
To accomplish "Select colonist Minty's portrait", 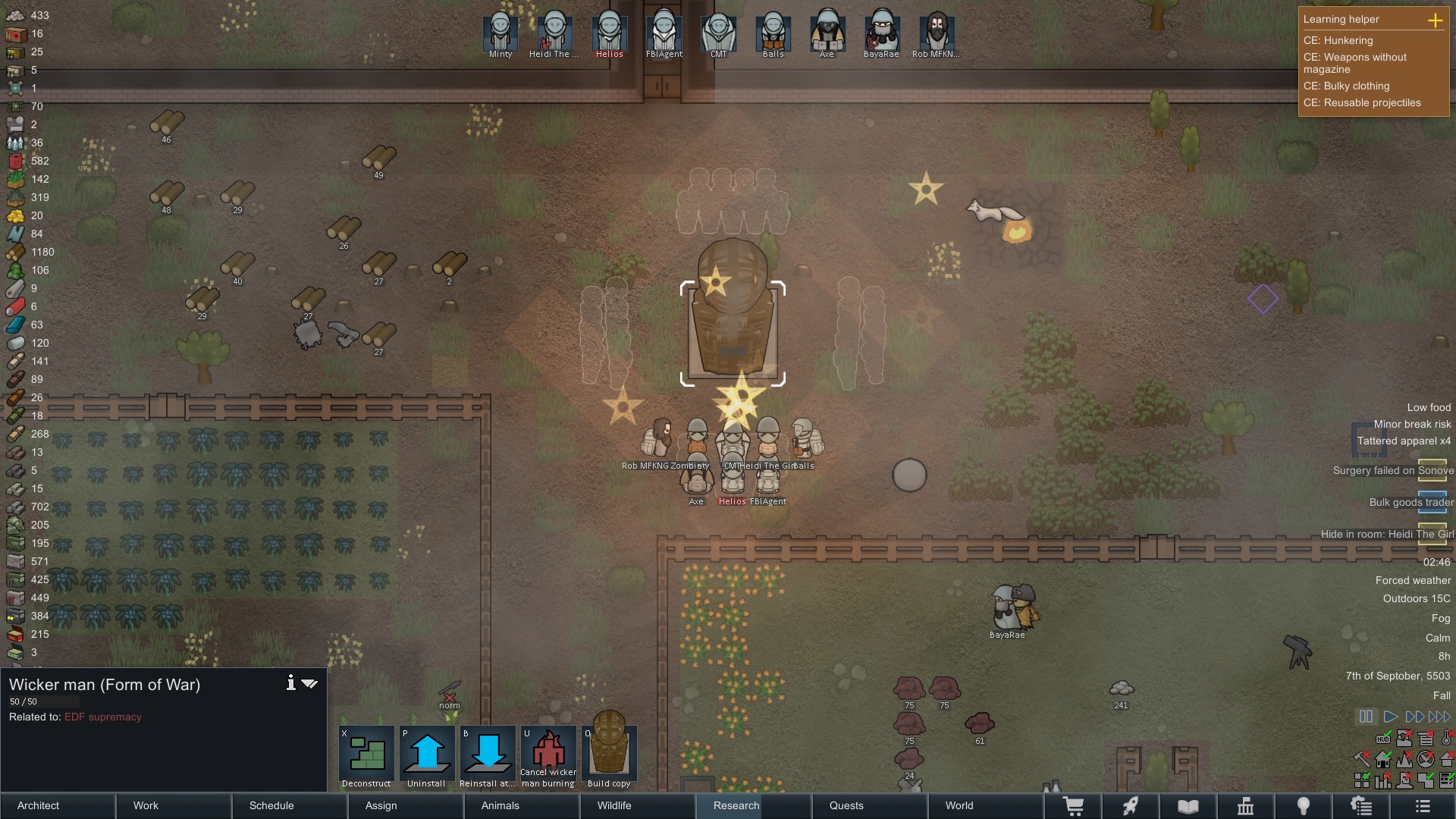I will point(500,32).
